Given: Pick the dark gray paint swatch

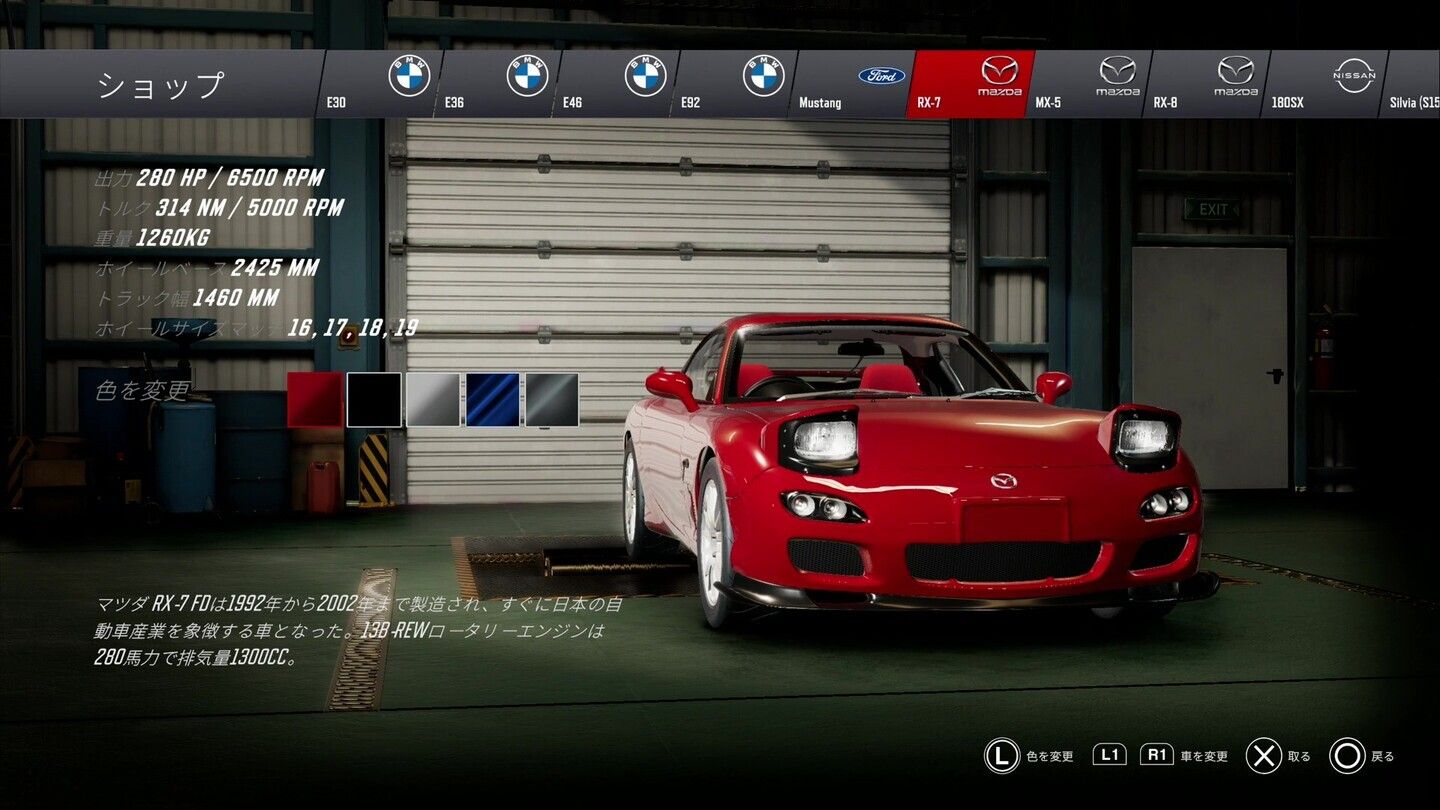Looking at the screenshot, I should (x=552, y=400).
